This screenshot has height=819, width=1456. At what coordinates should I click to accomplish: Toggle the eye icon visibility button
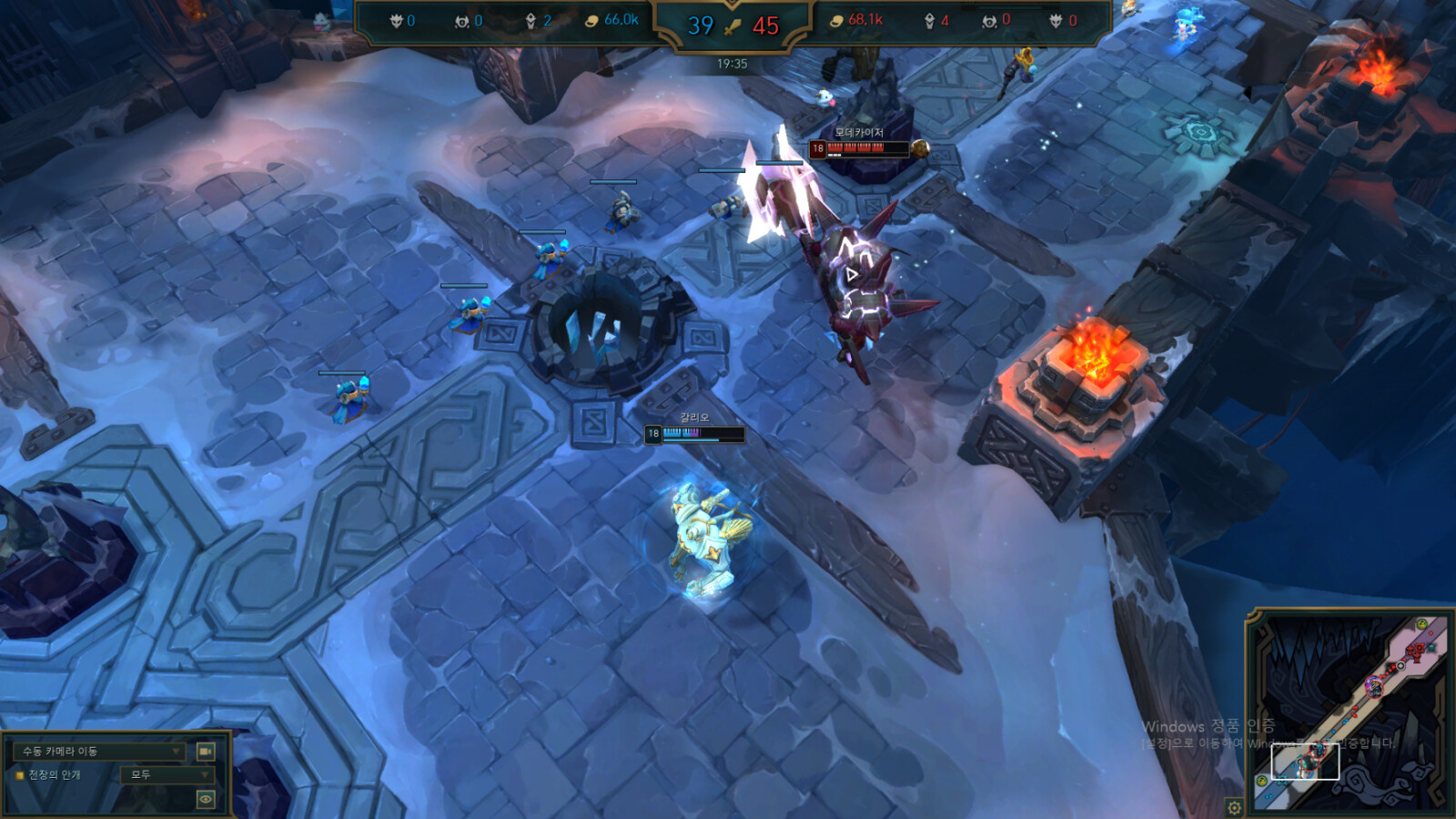click(x=206, y=799)
